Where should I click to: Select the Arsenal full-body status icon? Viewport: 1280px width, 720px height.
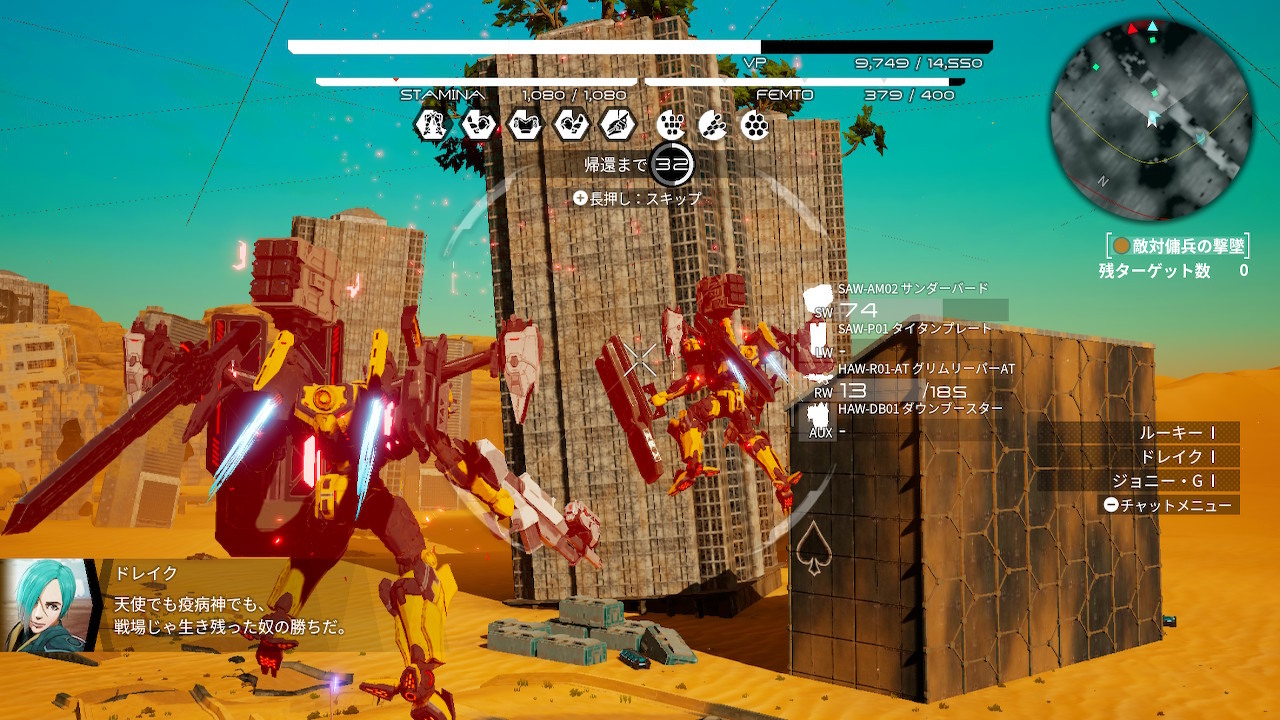tap(433, 125)
